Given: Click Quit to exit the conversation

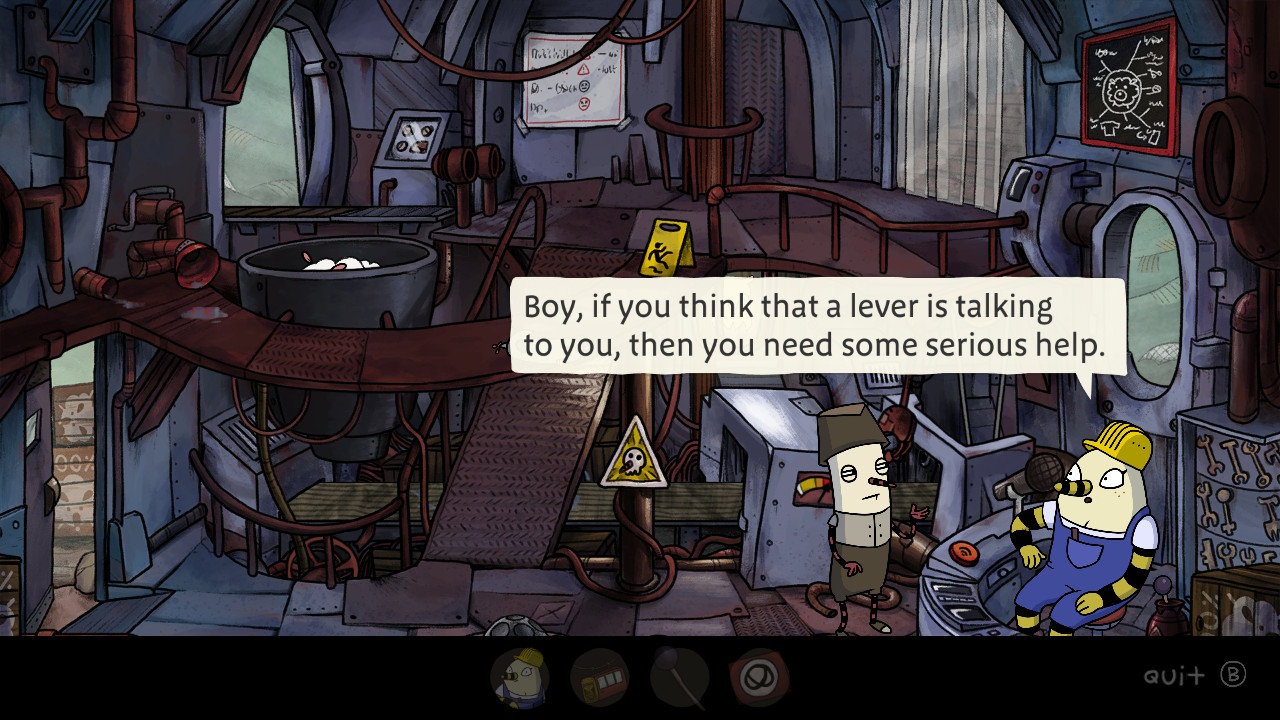Looking at the screenshot, I should click(x=1173, y=676).
